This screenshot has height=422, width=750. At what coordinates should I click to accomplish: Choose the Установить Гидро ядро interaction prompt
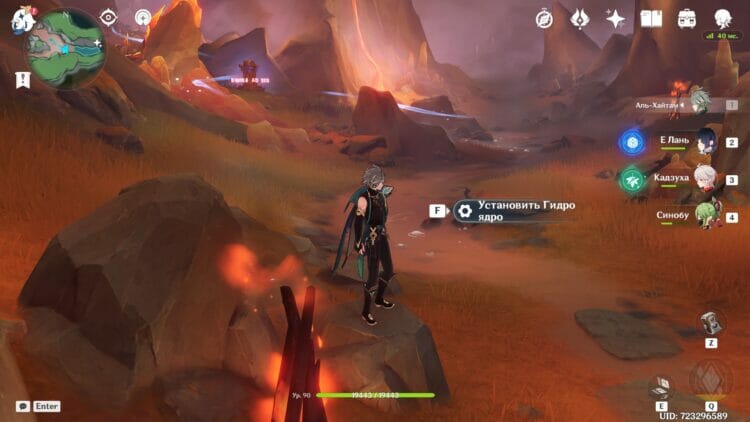tap(510, 210)
